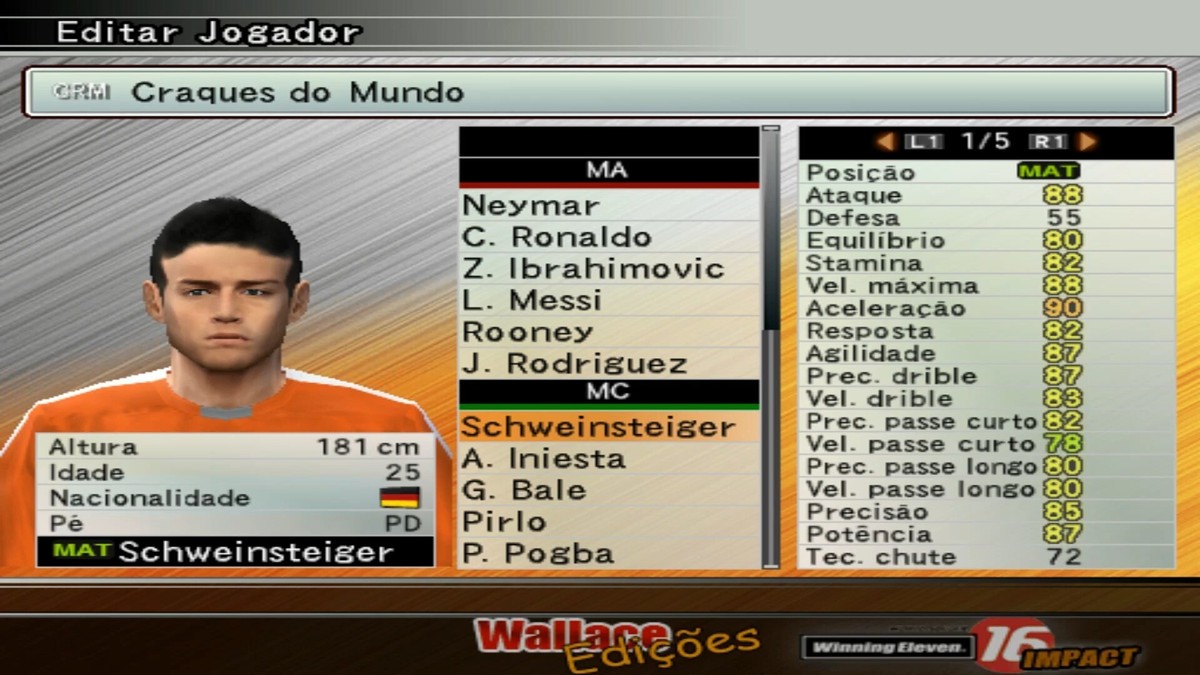Image resolution: width=1200 pixels, height=675 pixels.
Task: Open the Craques do Mundo team bar
Action: click(x=598, y=92)
